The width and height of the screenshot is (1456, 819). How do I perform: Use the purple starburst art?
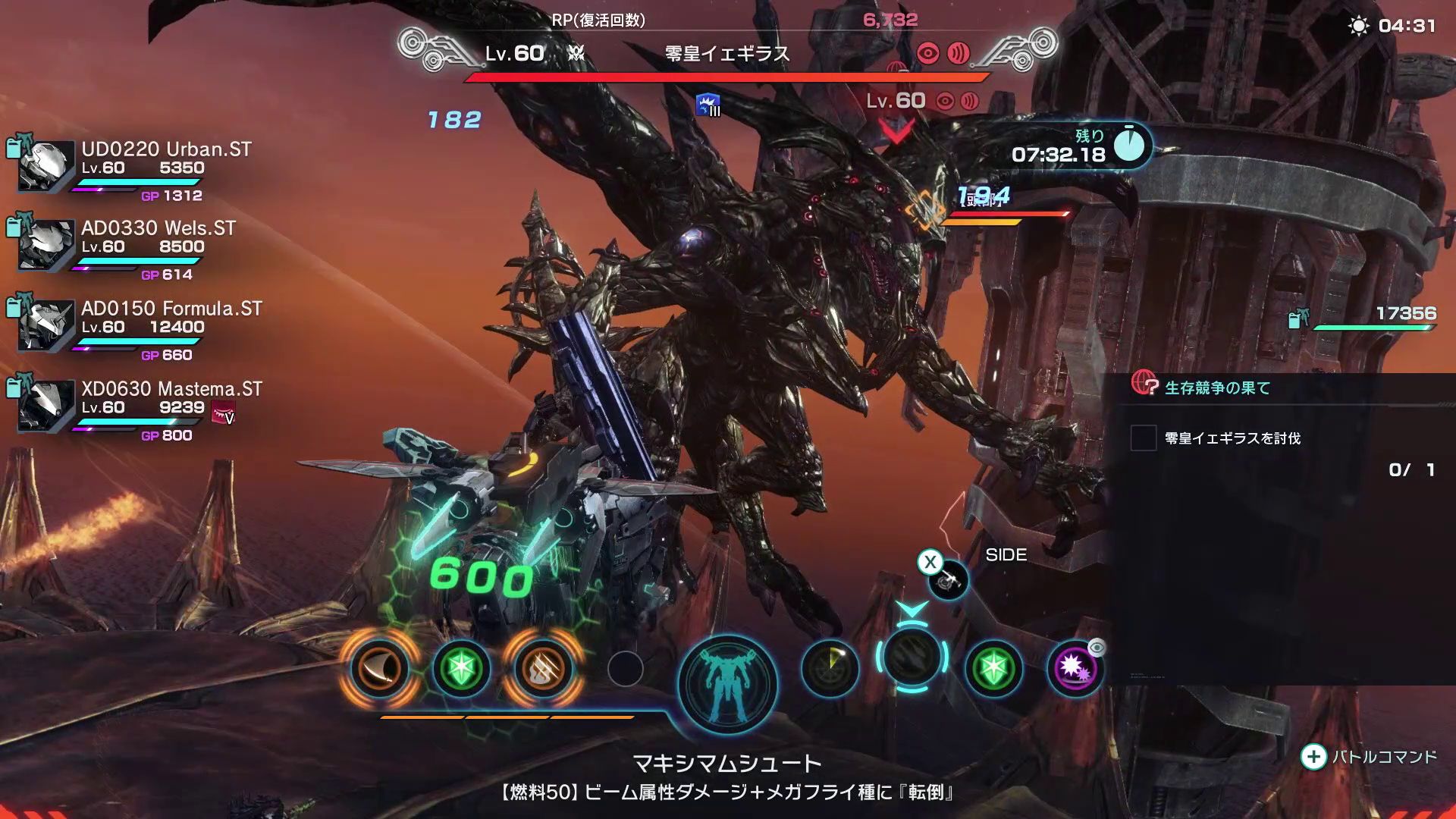(1075, 668)
